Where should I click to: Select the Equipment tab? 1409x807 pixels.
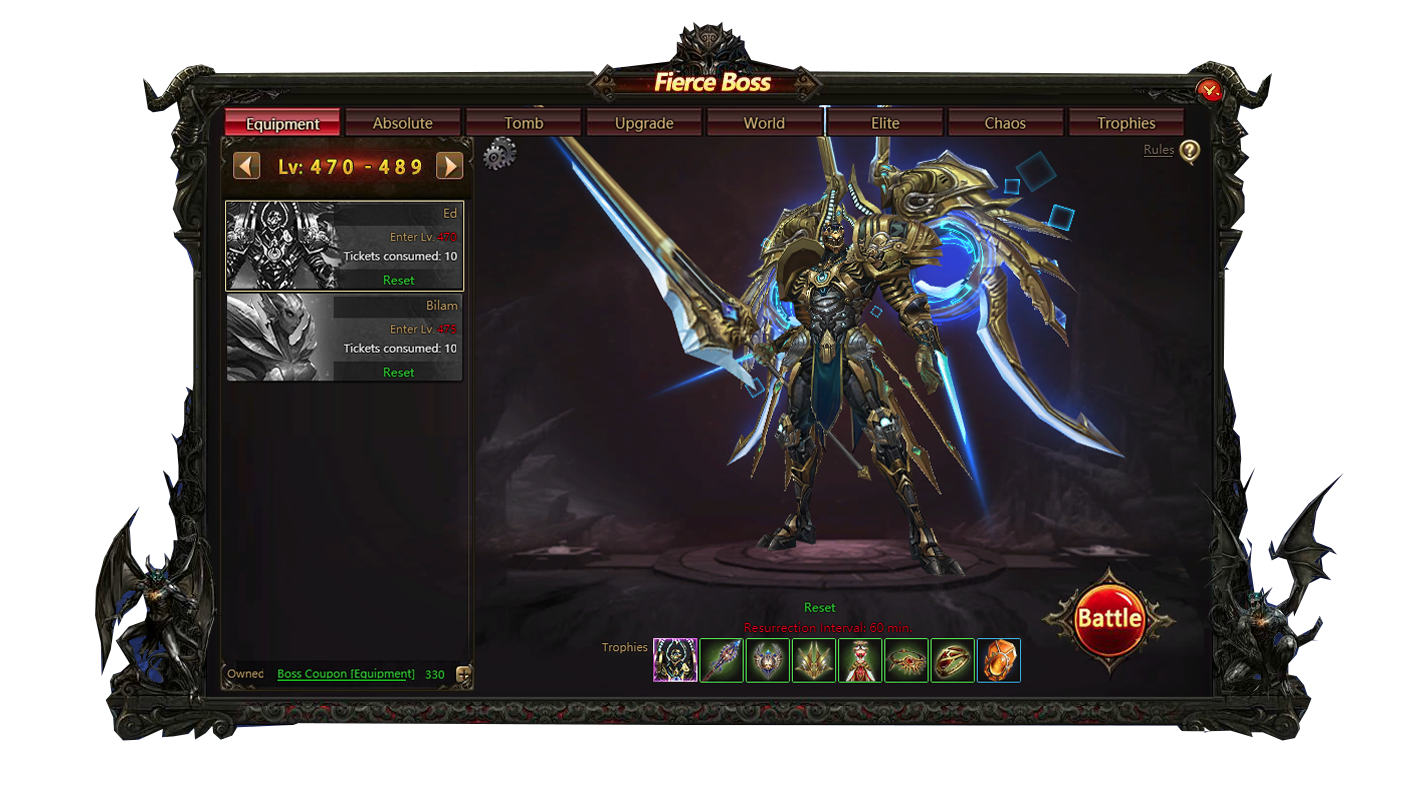pyautogui.click(x=282, y=123)
